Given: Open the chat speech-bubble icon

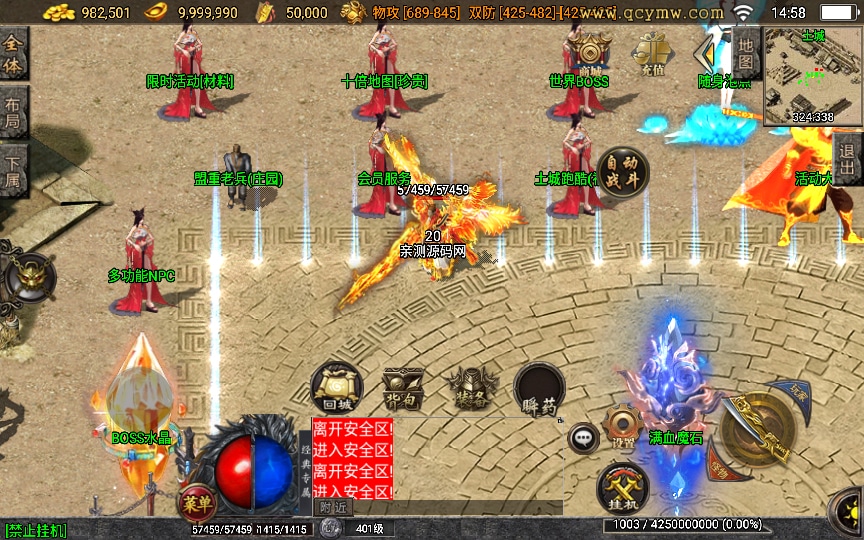Looking at the screenshot, I should pyautogui.click(x=583, y=437).
